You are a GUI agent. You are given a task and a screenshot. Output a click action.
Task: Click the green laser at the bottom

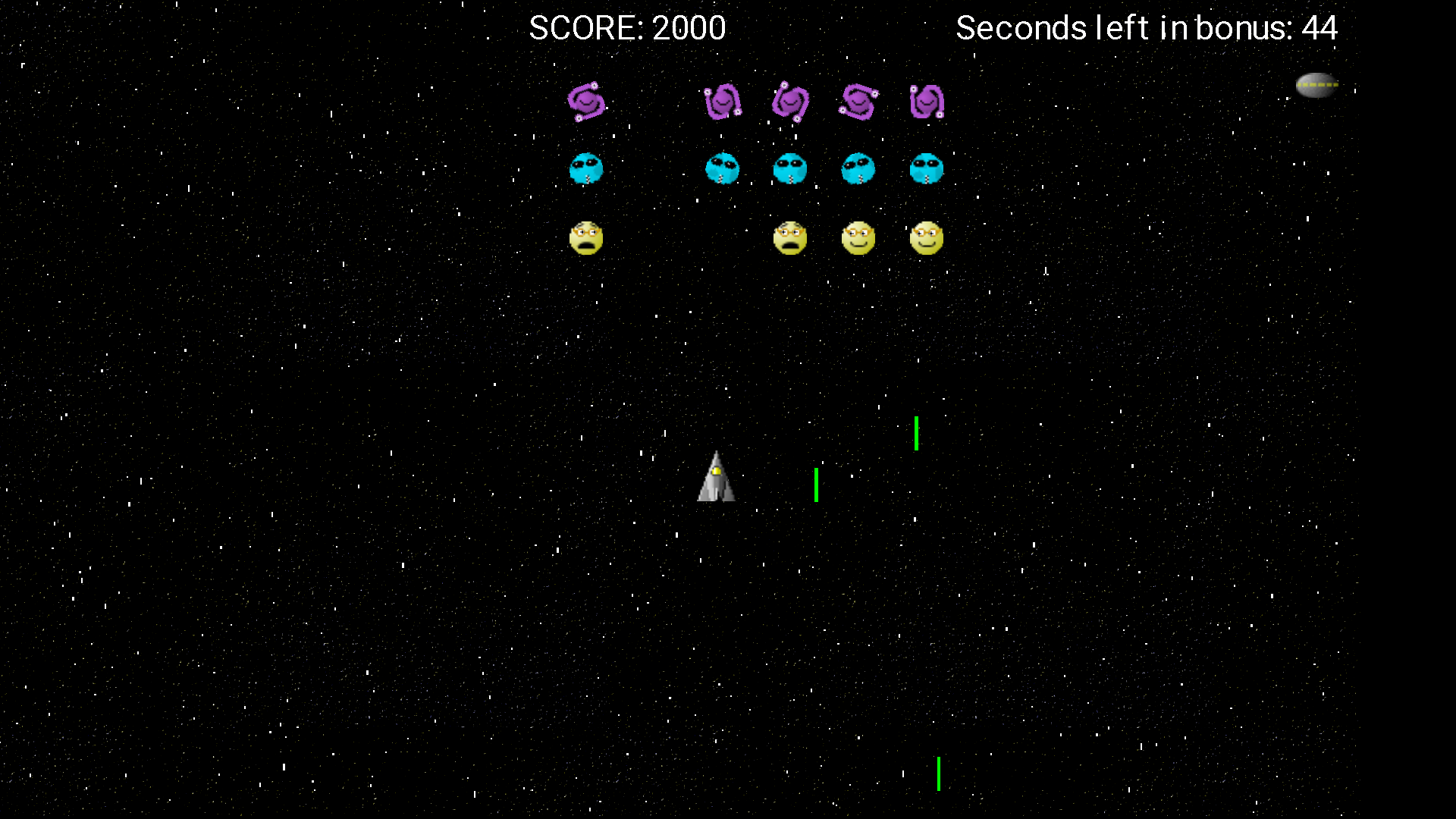pos(938,775)
